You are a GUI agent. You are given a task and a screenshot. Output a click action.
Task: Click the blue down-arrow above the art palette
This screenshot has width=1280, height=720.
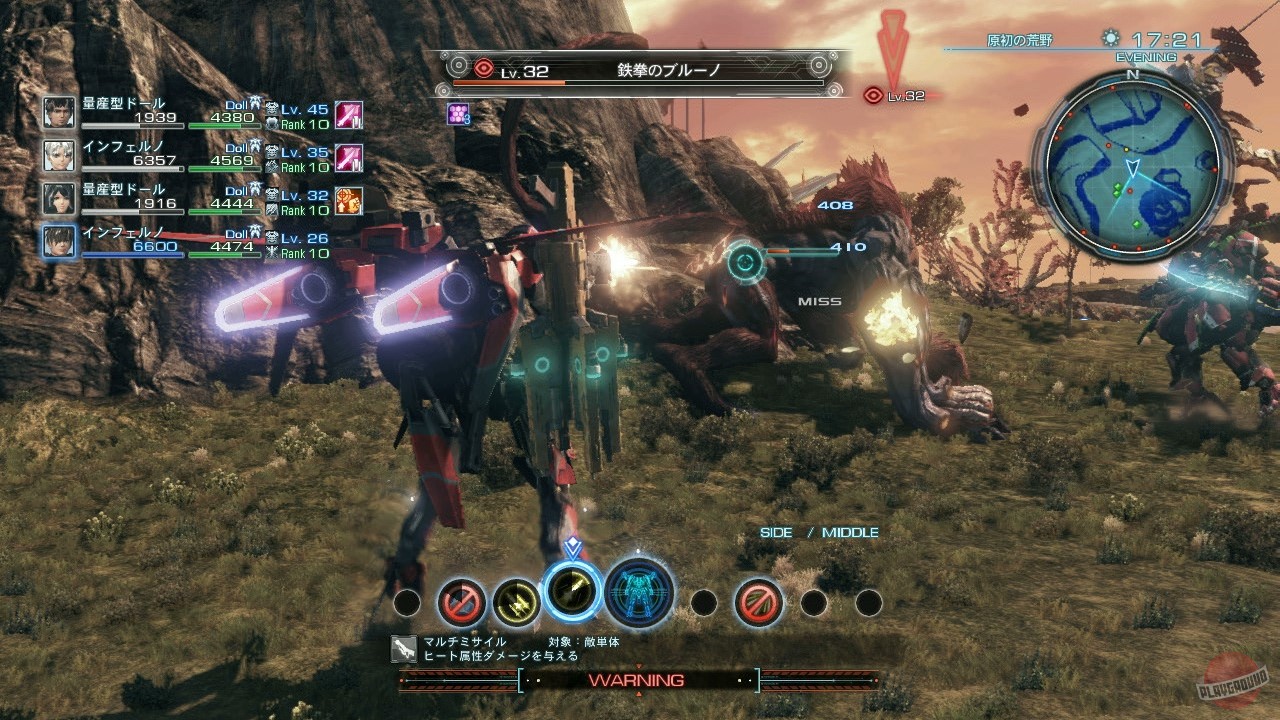(573, 546)
